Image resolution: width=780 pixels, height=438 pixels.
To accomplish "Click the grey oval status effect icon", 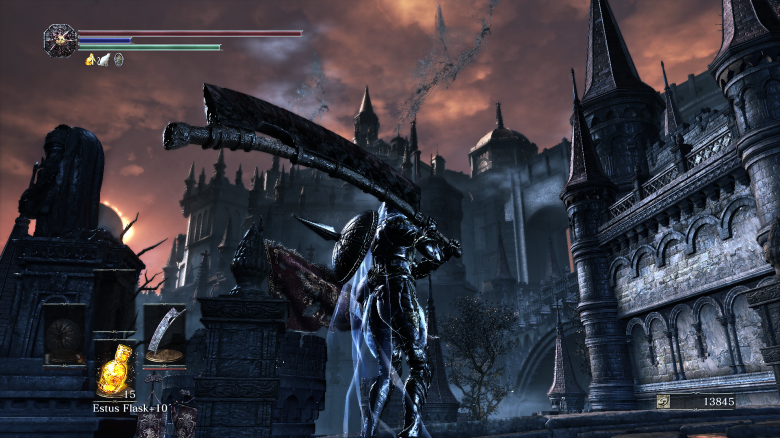I will click(x=118, y=60).
